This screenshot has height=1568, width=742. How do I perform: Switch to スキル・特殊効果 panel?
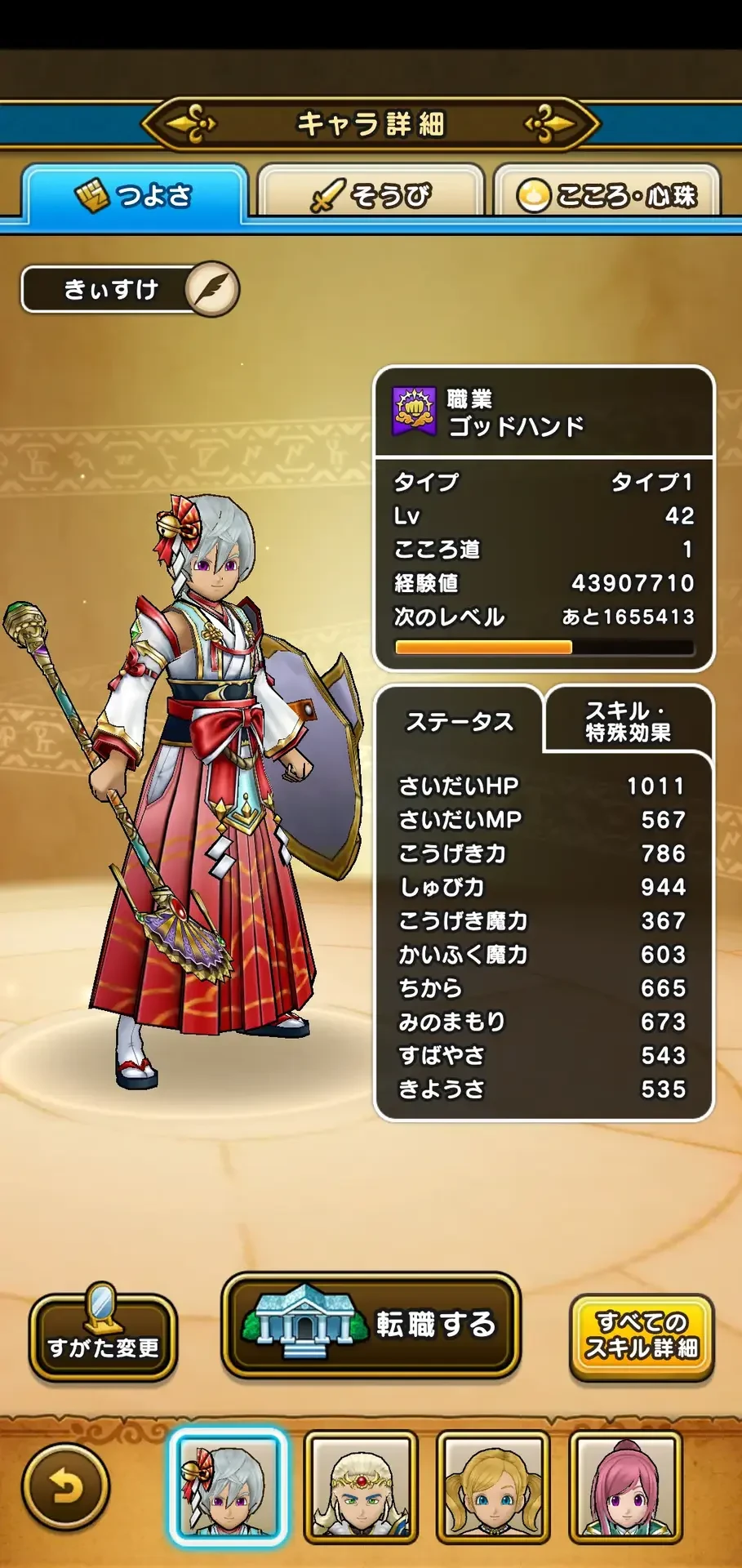[627, 722]
